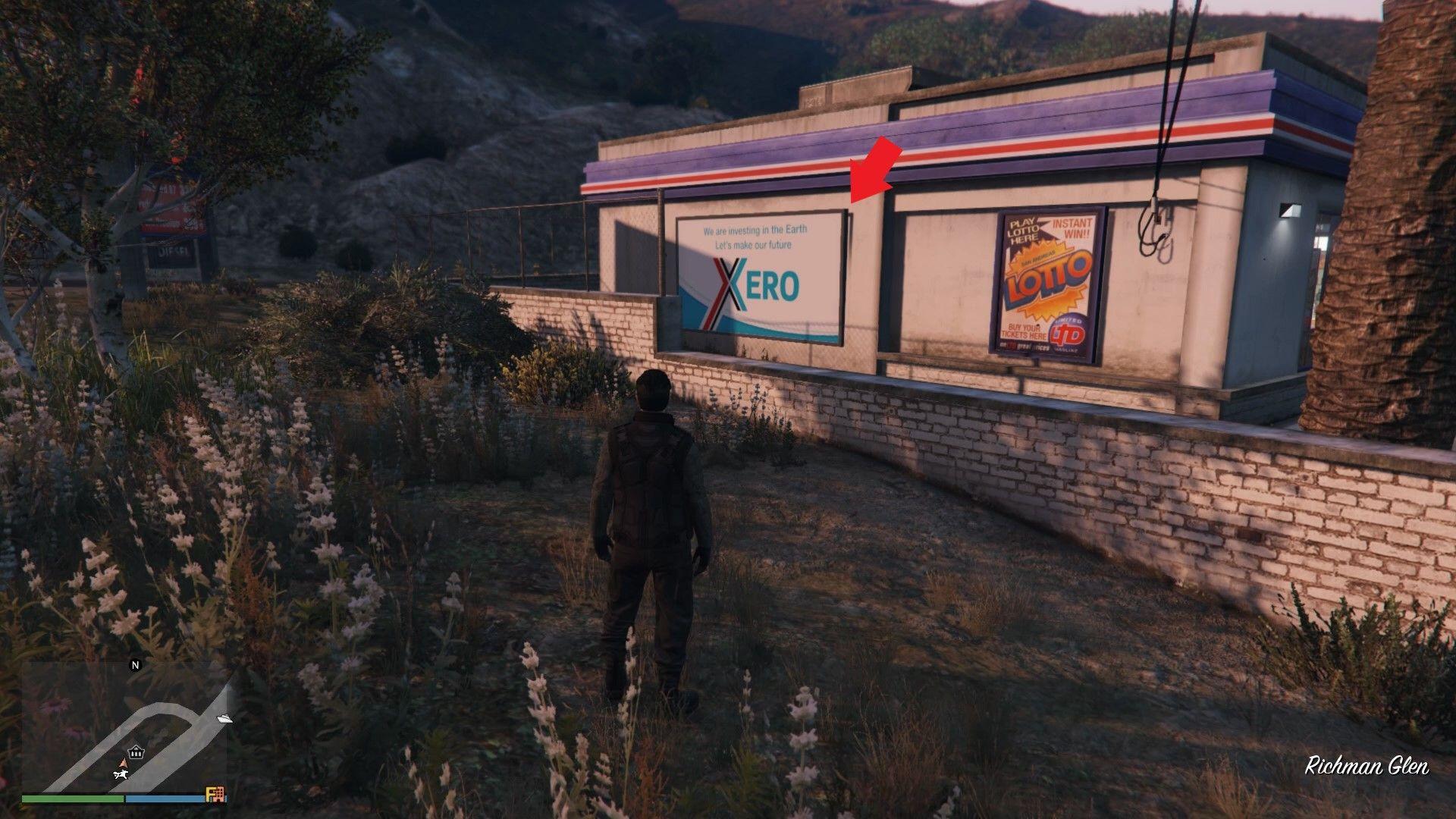Click the Instant Win!! text on the poster
This screenshot has height=819, width=1456.
[1071, 227]
